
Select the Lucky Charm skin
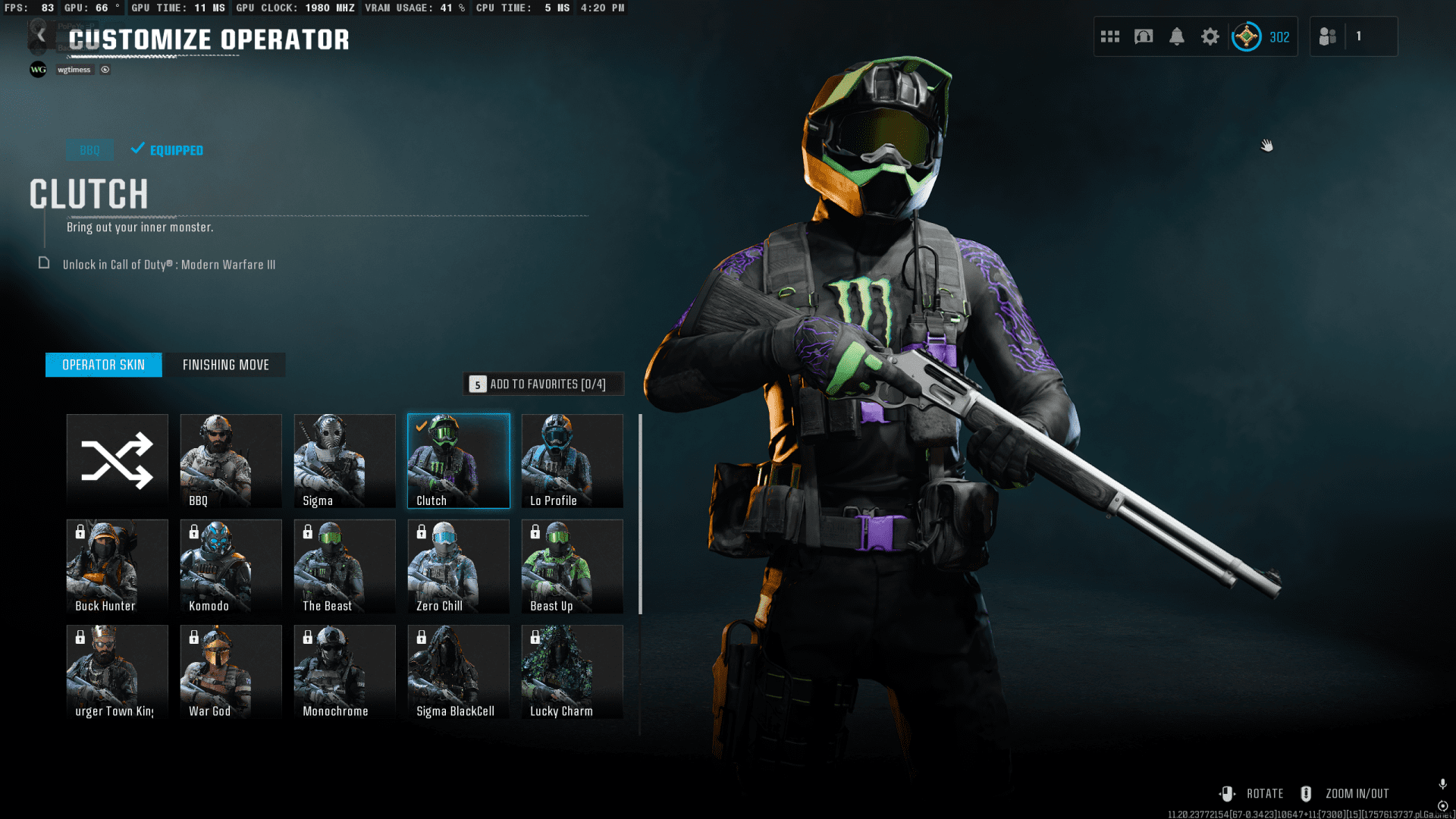coord(573,671)
